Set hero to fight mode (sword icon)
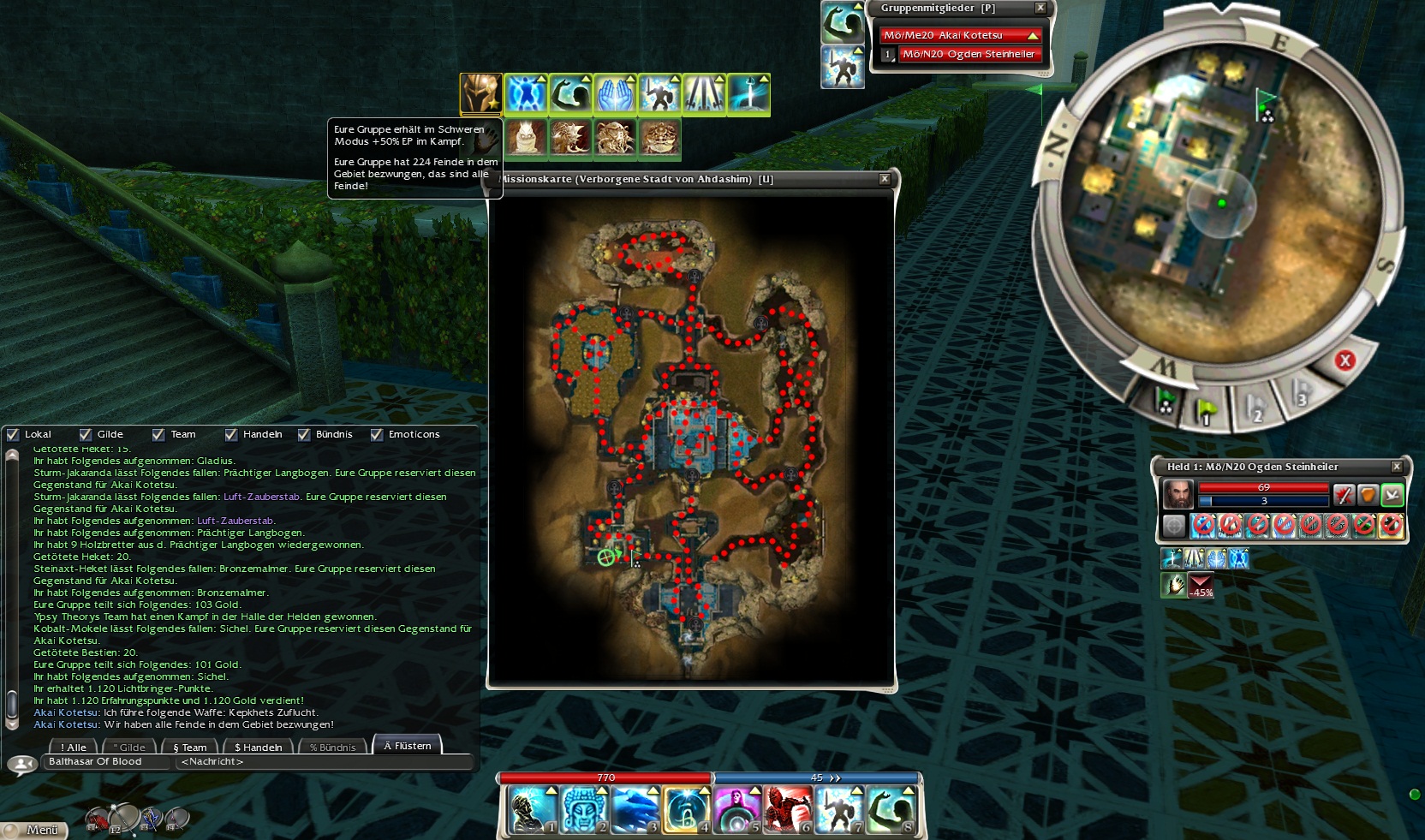The width and height of the screenshot is (1425, 840). [1343, 495]
